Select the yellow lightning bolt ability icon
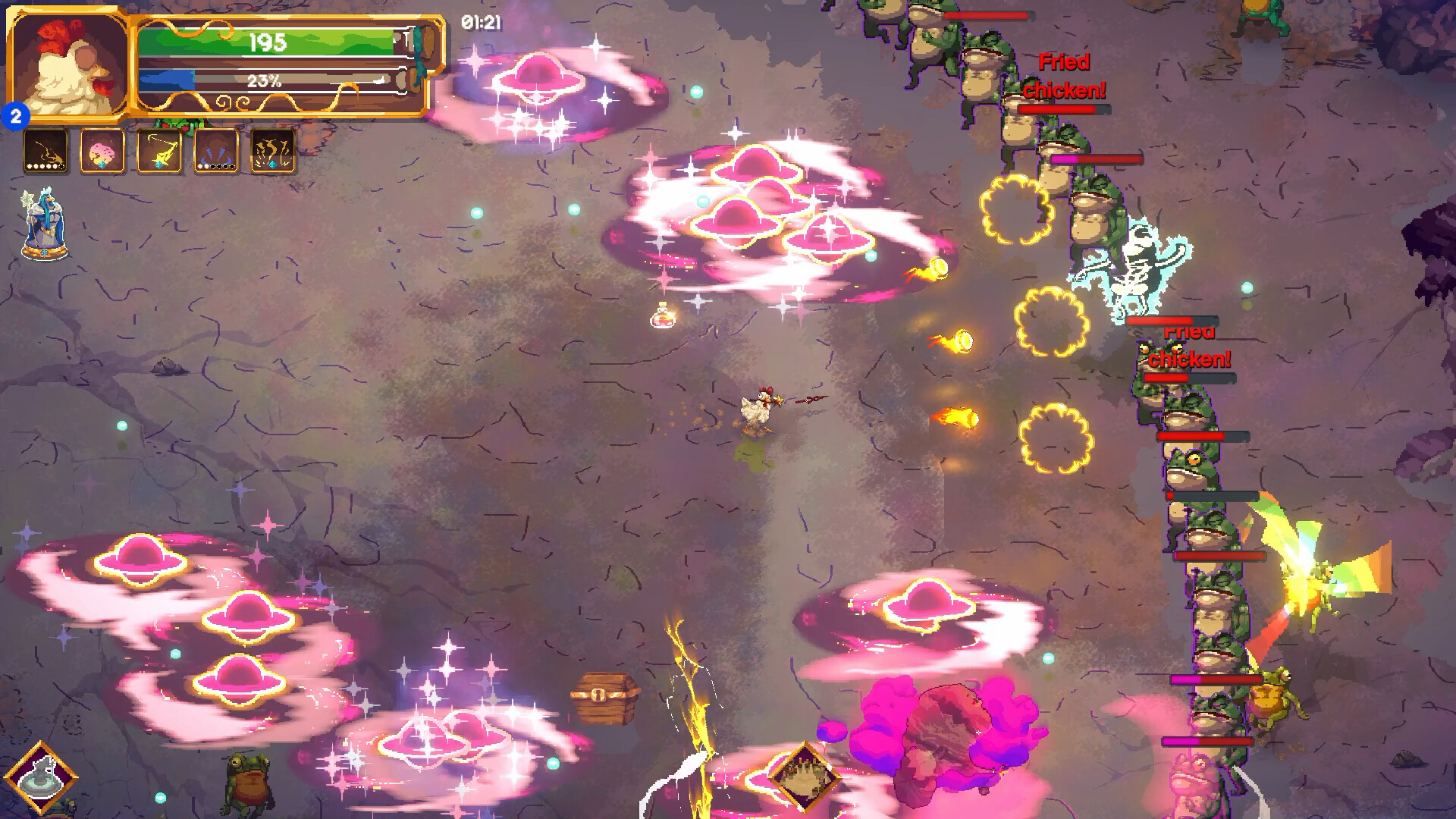The height and width of the screenshot is (819, 1456). [159, 150]
